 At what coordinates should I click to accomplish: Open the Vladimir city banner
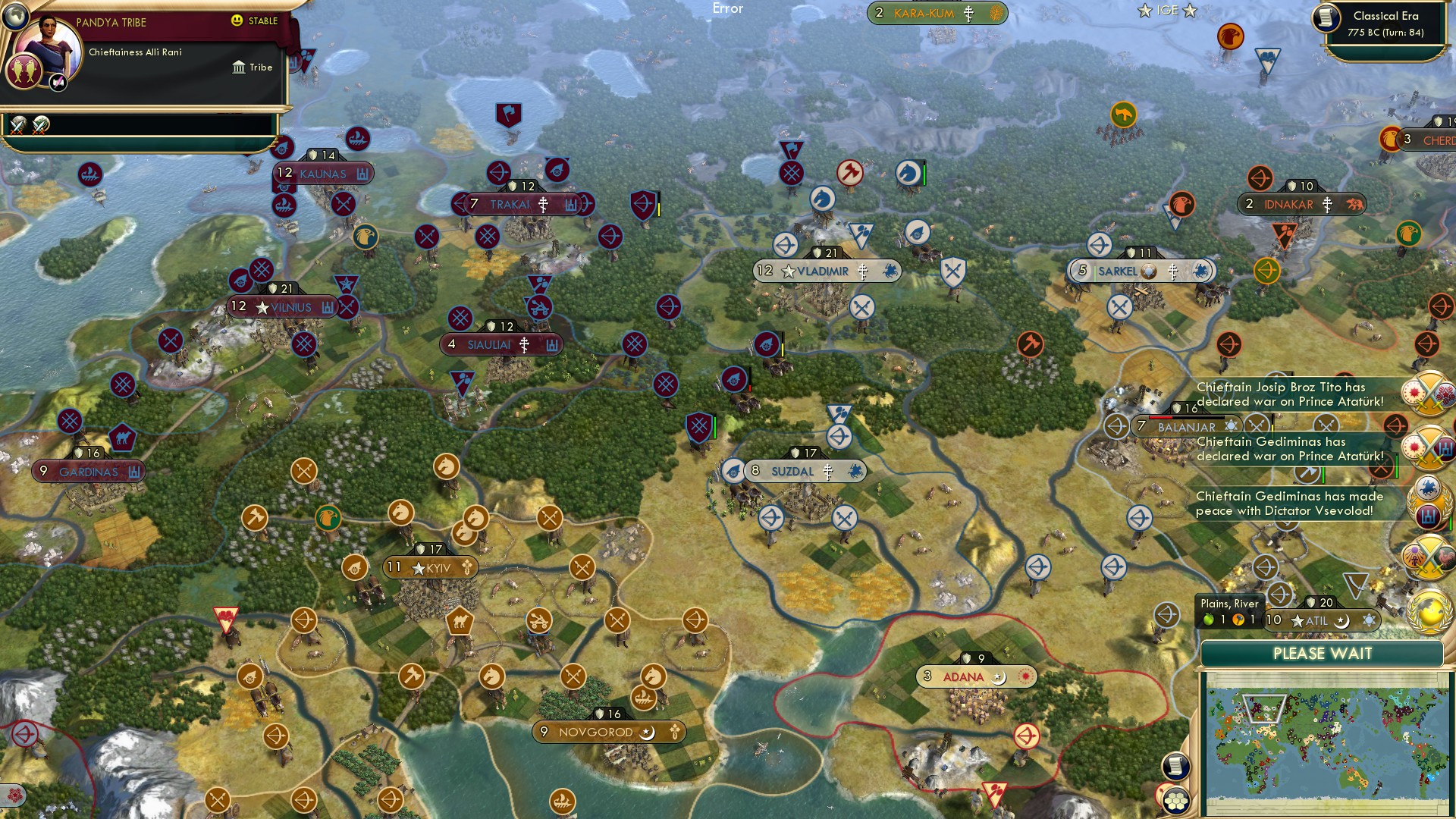(x=827, y=271)
